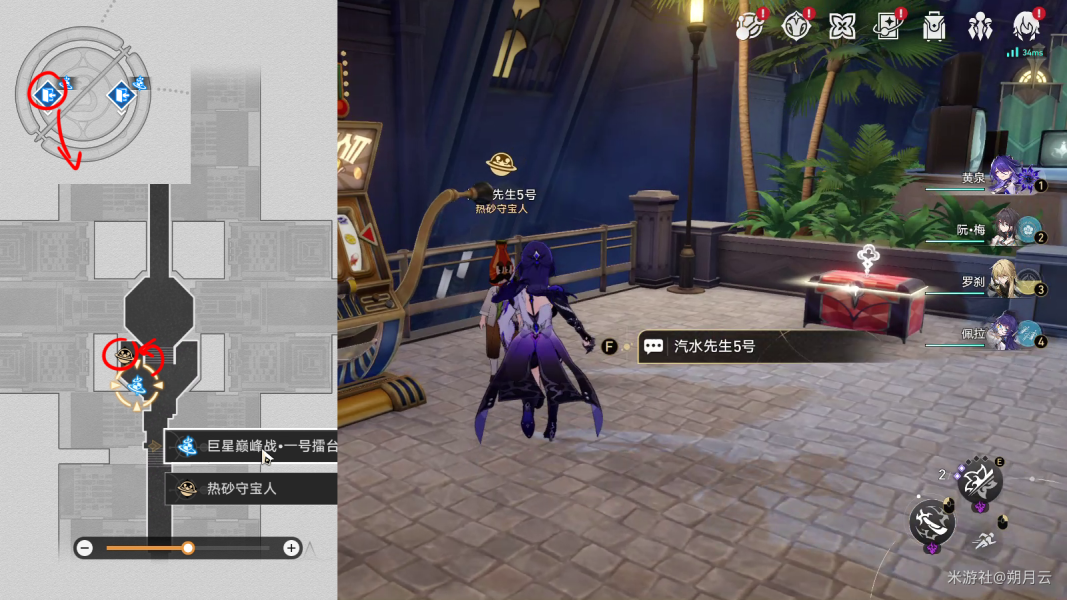Image resolution: width=1067 pixels, height=600 pixels.
Task: Open the character profile head icon
Action: 1026,25
